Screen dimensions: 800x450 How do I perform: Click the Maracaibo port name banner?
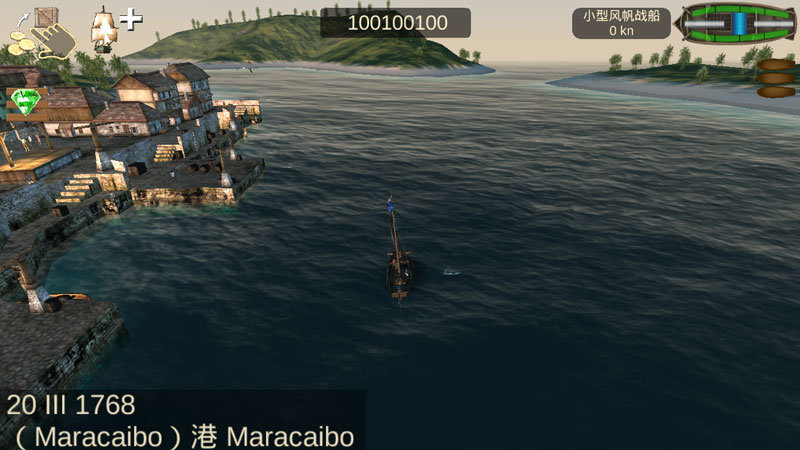180,436
